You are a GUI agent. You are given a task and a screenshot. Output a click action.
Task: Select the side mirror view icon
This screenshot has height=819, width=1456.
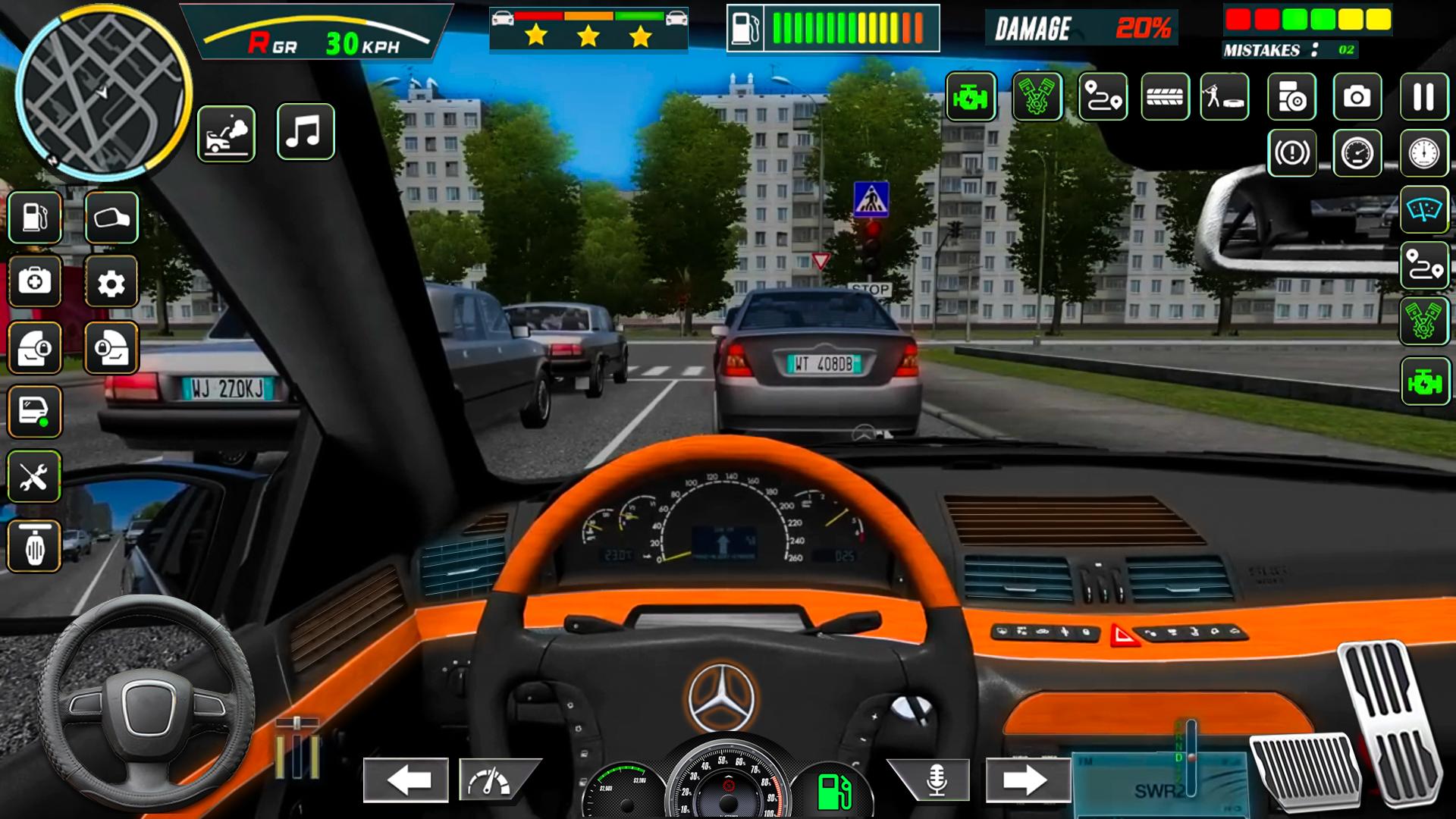[x=111, y=218]
